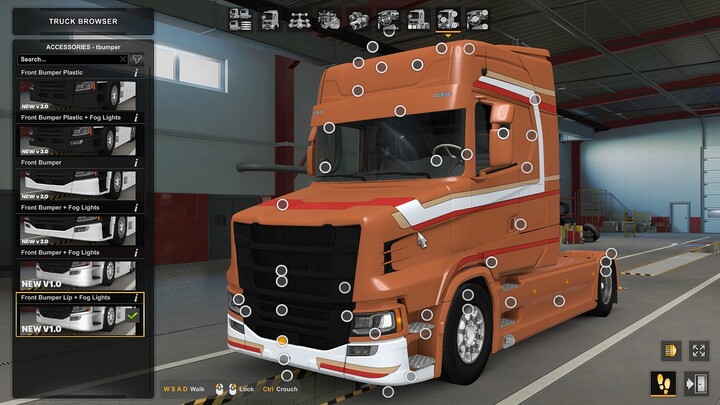The height and width of the screenshot is (405, 720).
Task: Open the funnel filter options
Action: (137, 60)
